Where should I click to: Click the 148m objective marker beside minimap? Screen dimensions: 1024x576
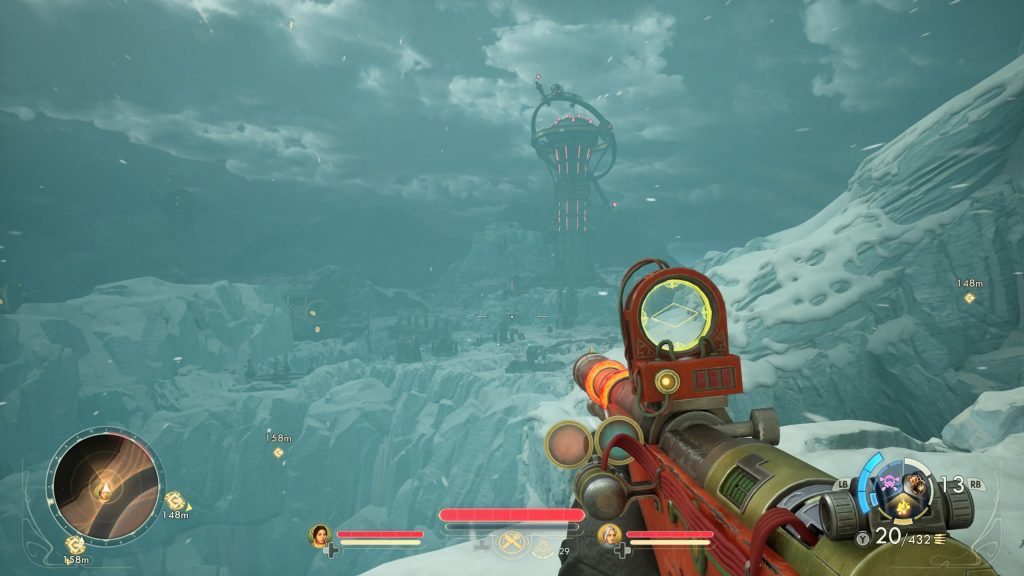coord(174,499)
